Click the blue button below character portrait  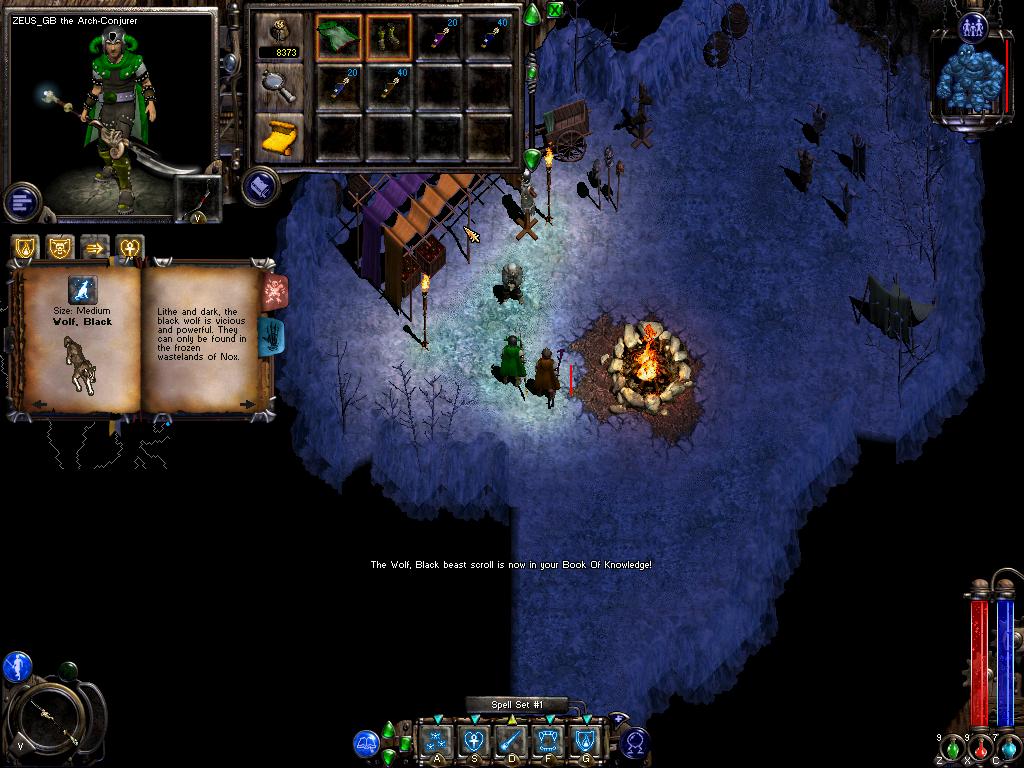click(21, 202)
